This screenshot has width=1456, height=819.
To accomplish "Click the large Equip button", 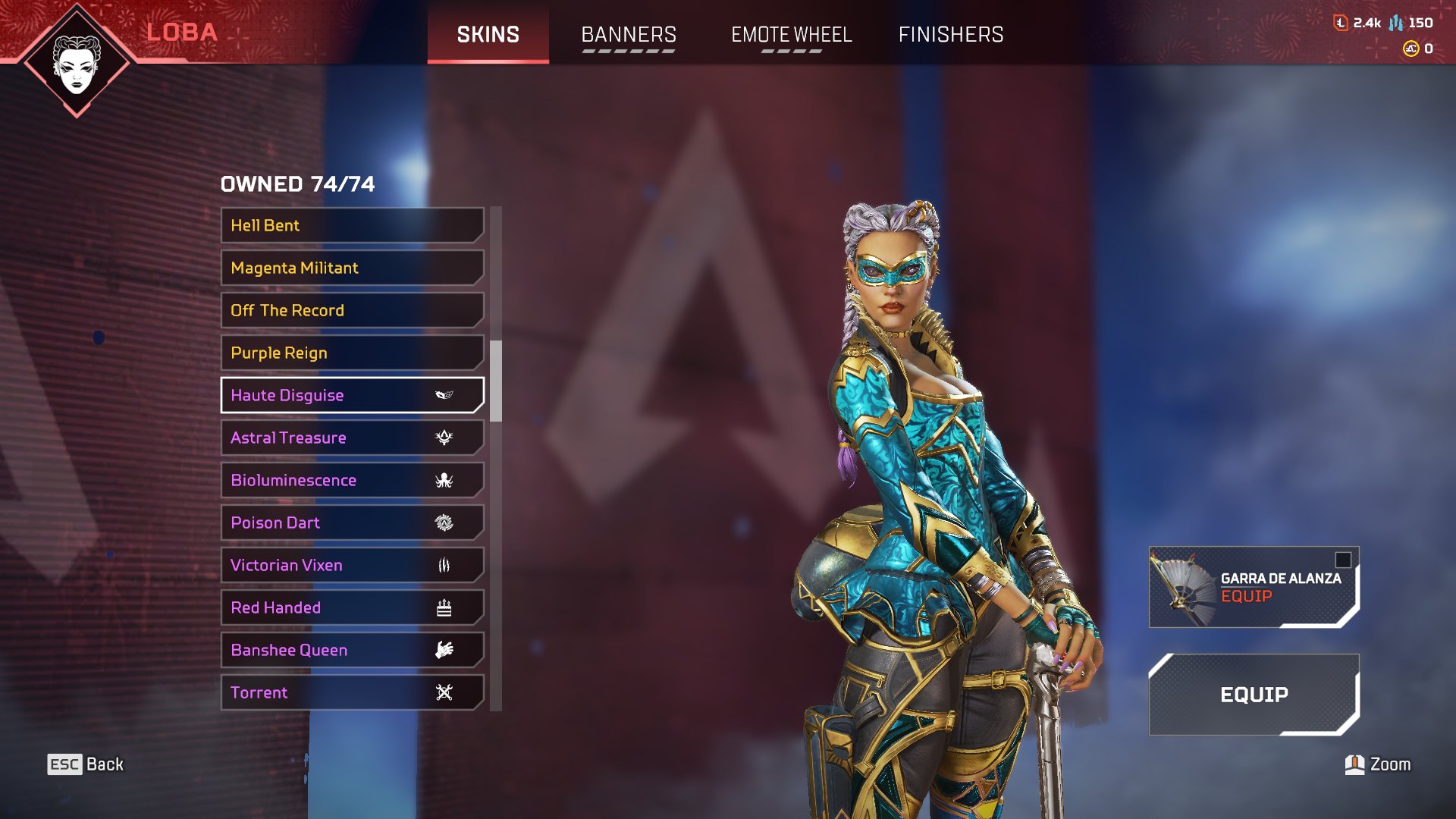I will [1254, 695].
